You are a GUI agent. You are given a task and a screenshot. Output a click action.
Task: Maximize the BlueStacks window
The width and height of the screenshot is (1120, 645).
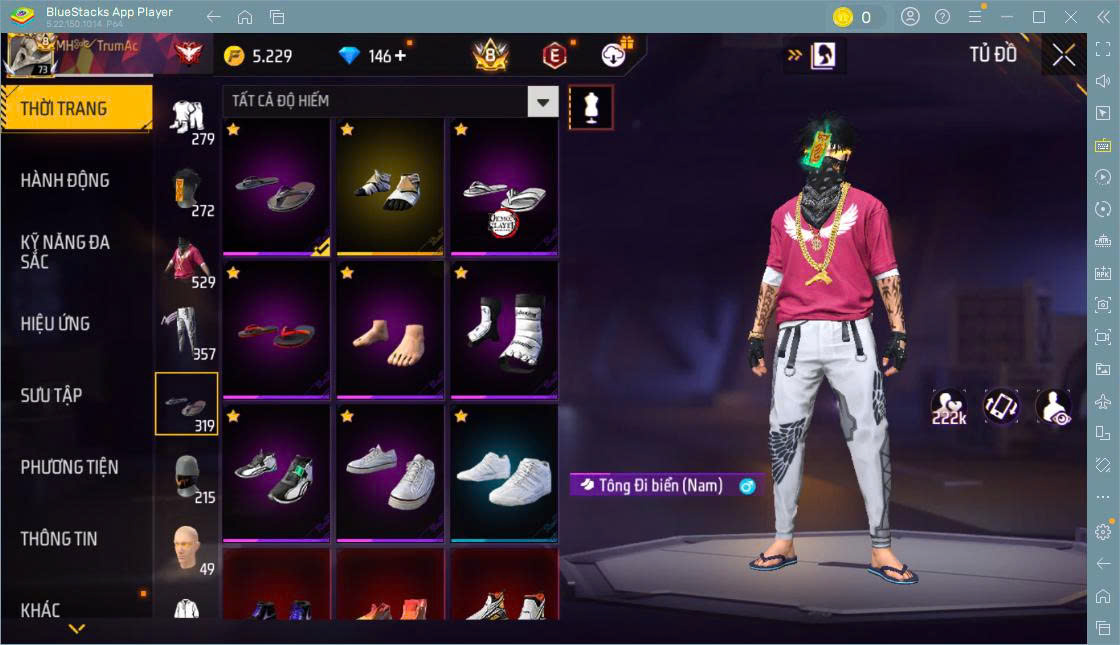tap(1039, 17)
